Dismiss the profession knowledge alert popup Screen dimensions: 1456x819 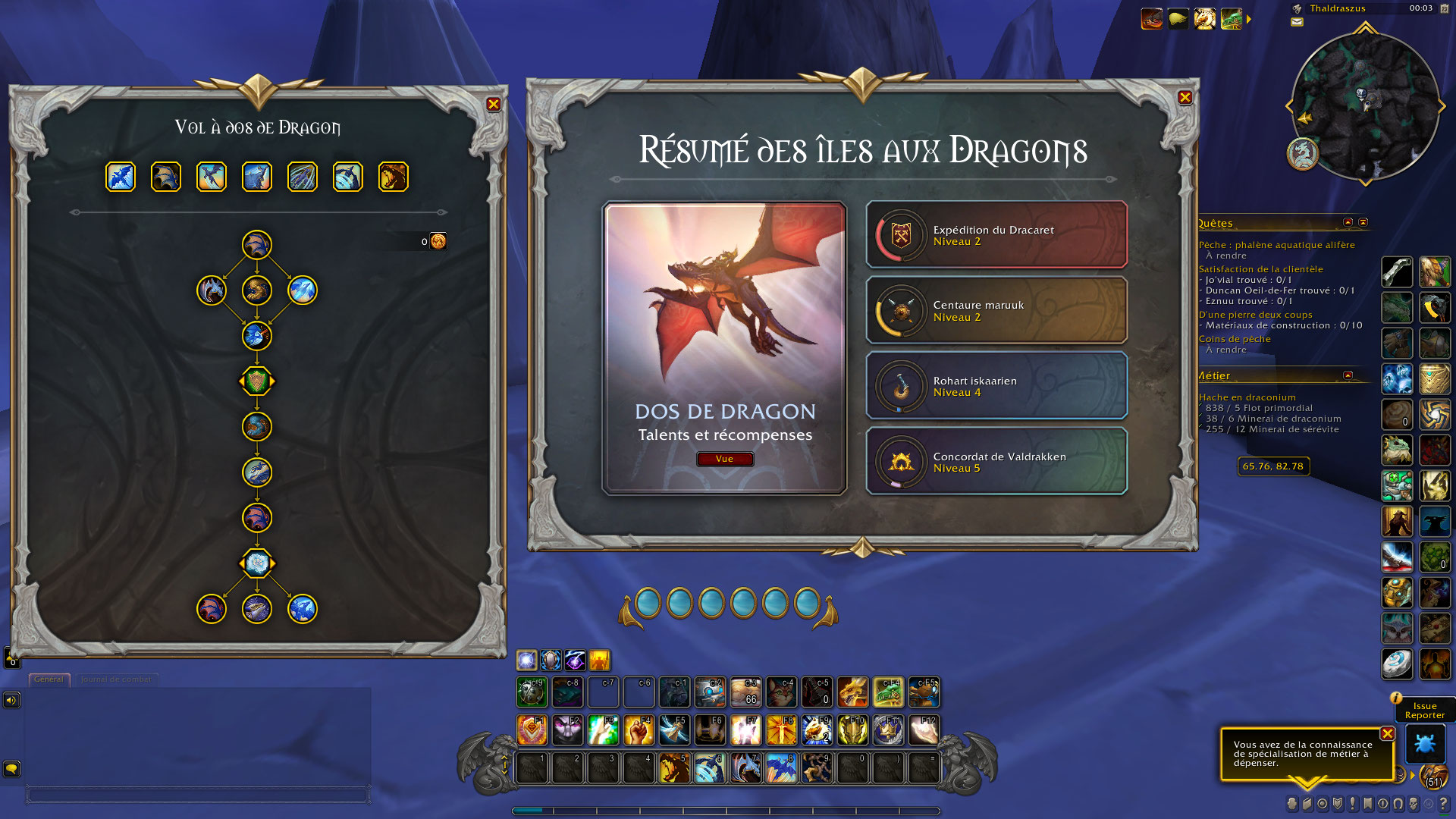1387,733
